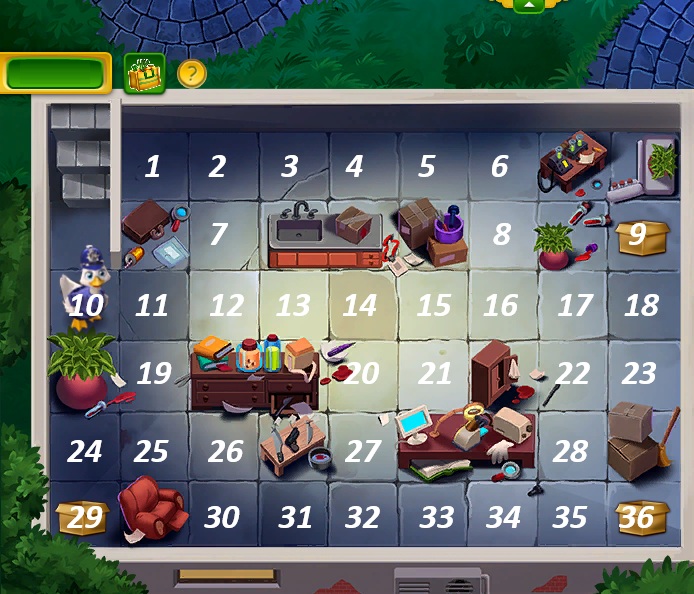
Task: Choose tile number 21
Action: [435, 374]
